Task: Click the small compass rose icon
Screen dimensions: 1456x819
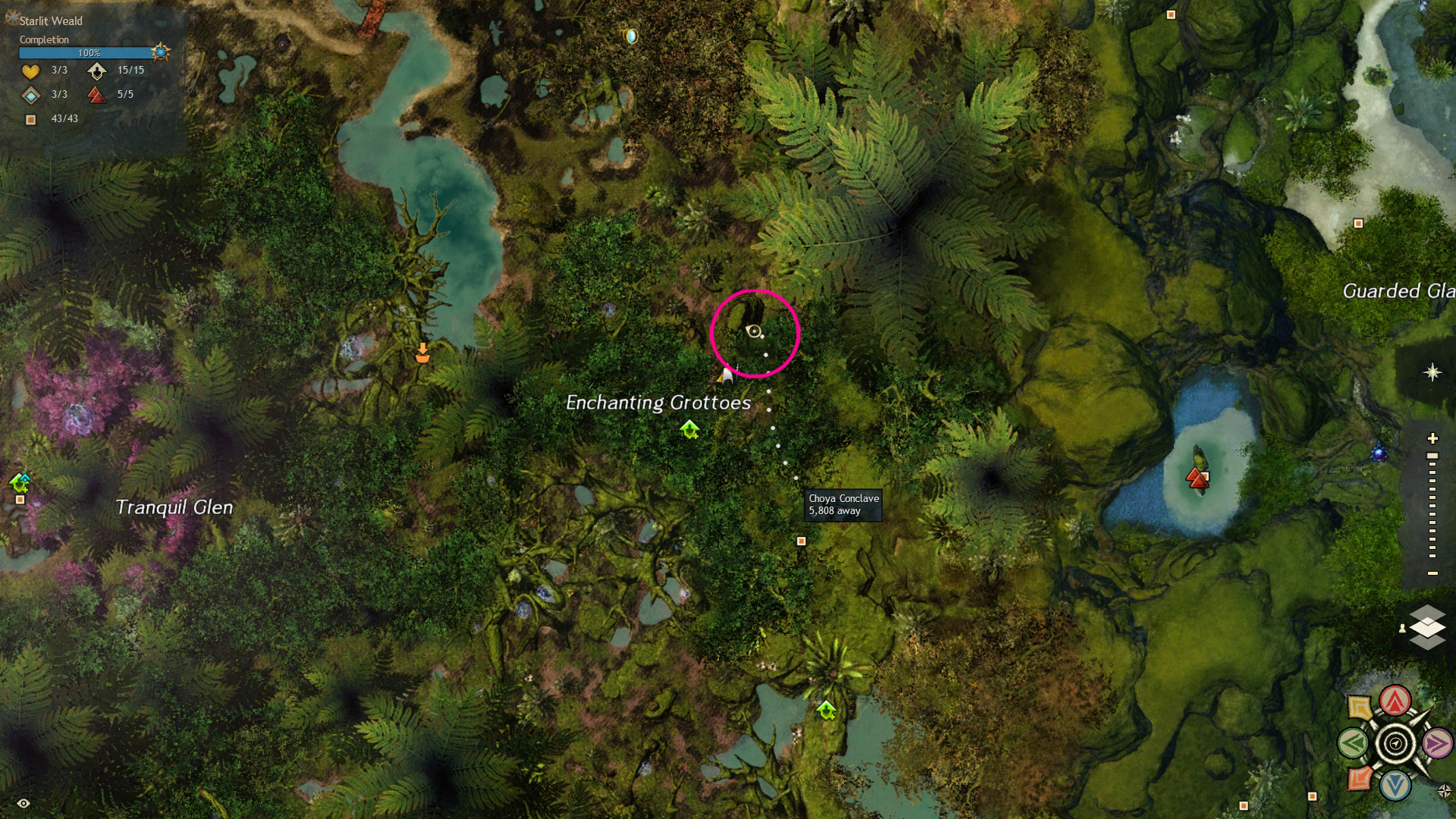Action: (x=1444, y=791)
